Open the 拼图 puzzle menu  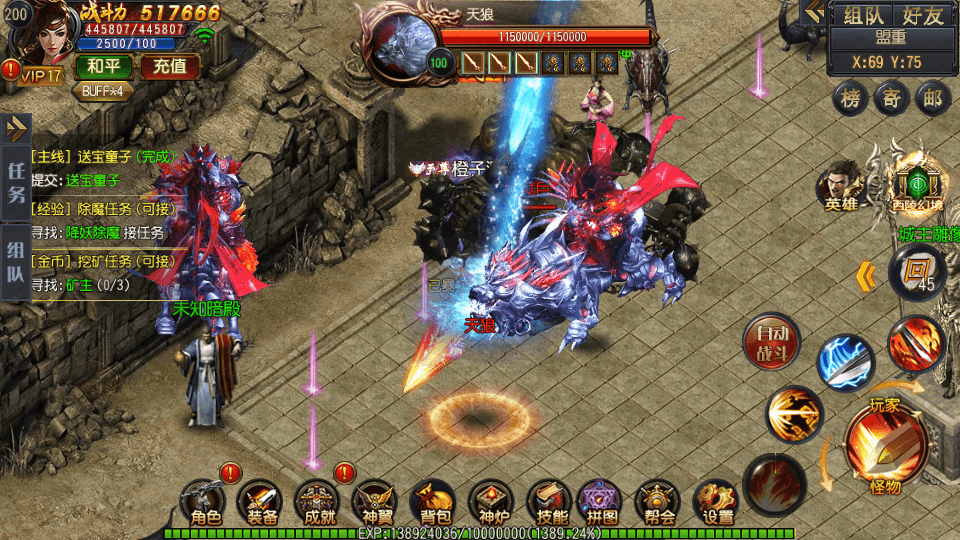603,502
